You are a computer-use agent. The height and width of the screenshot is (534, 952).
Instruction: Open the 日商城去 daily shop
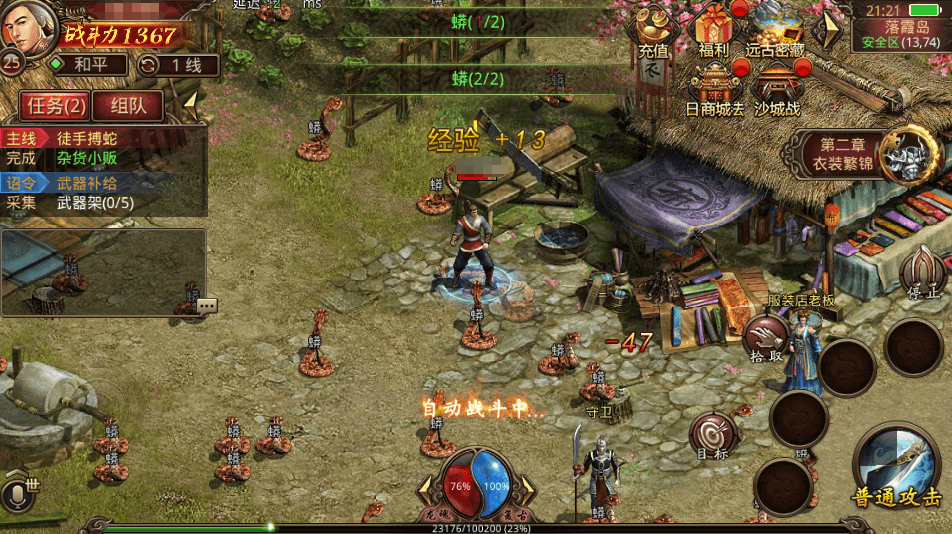714,90
